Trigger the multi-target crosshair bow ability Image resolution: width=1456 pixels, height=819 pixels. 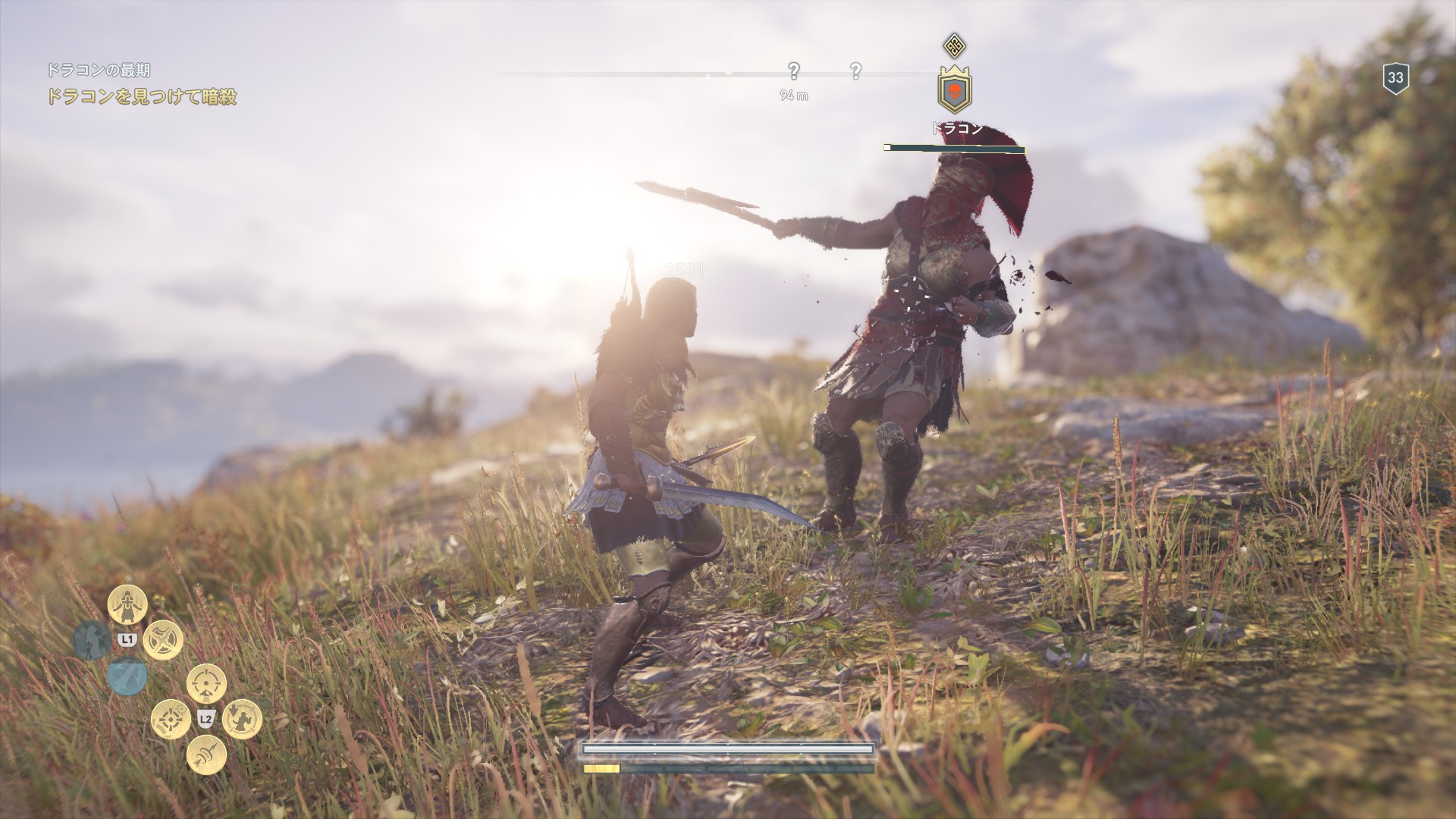tap(171, 719)
